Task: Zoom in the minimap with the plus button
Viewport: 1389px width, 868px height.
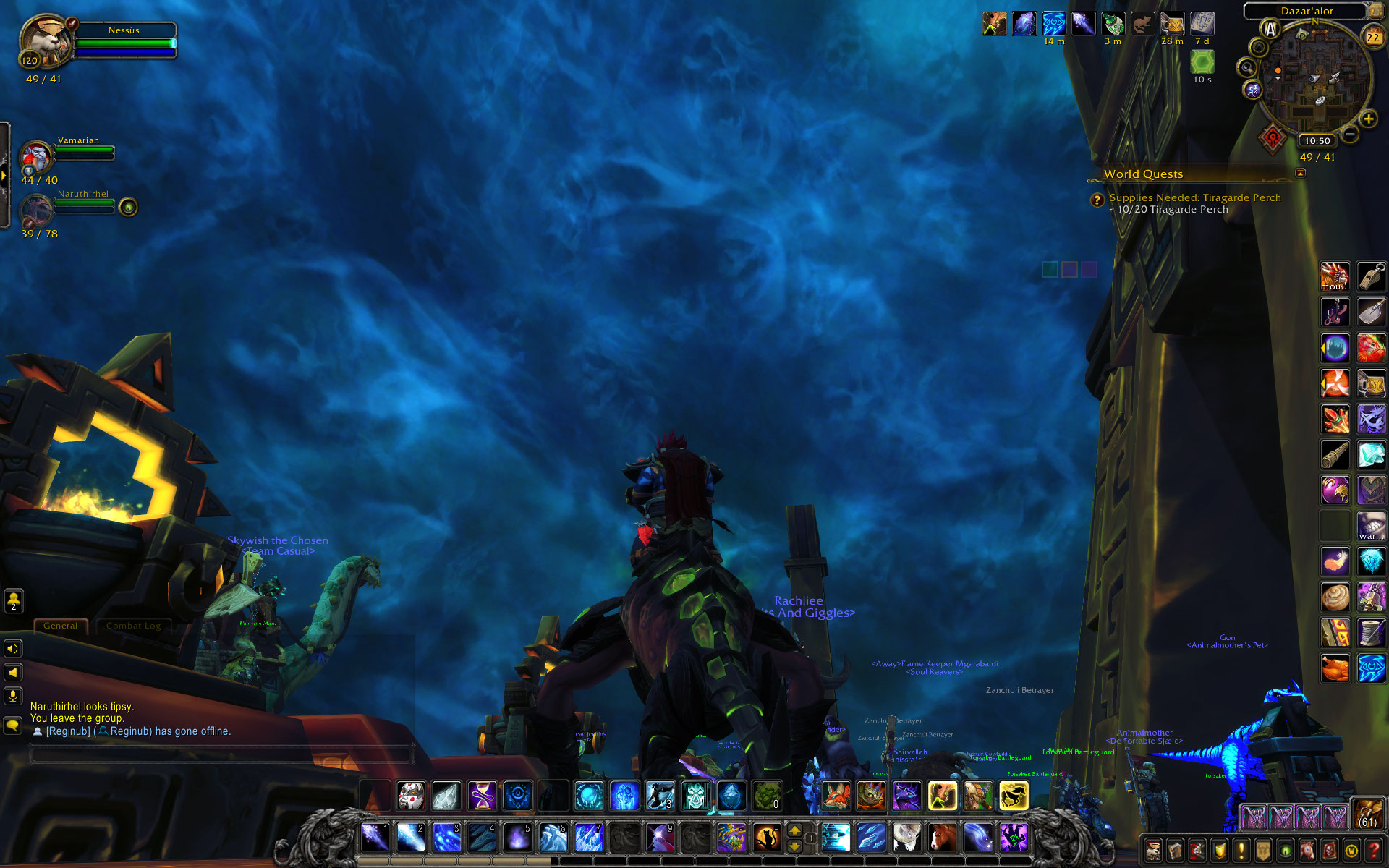Action: (1368, 119)
